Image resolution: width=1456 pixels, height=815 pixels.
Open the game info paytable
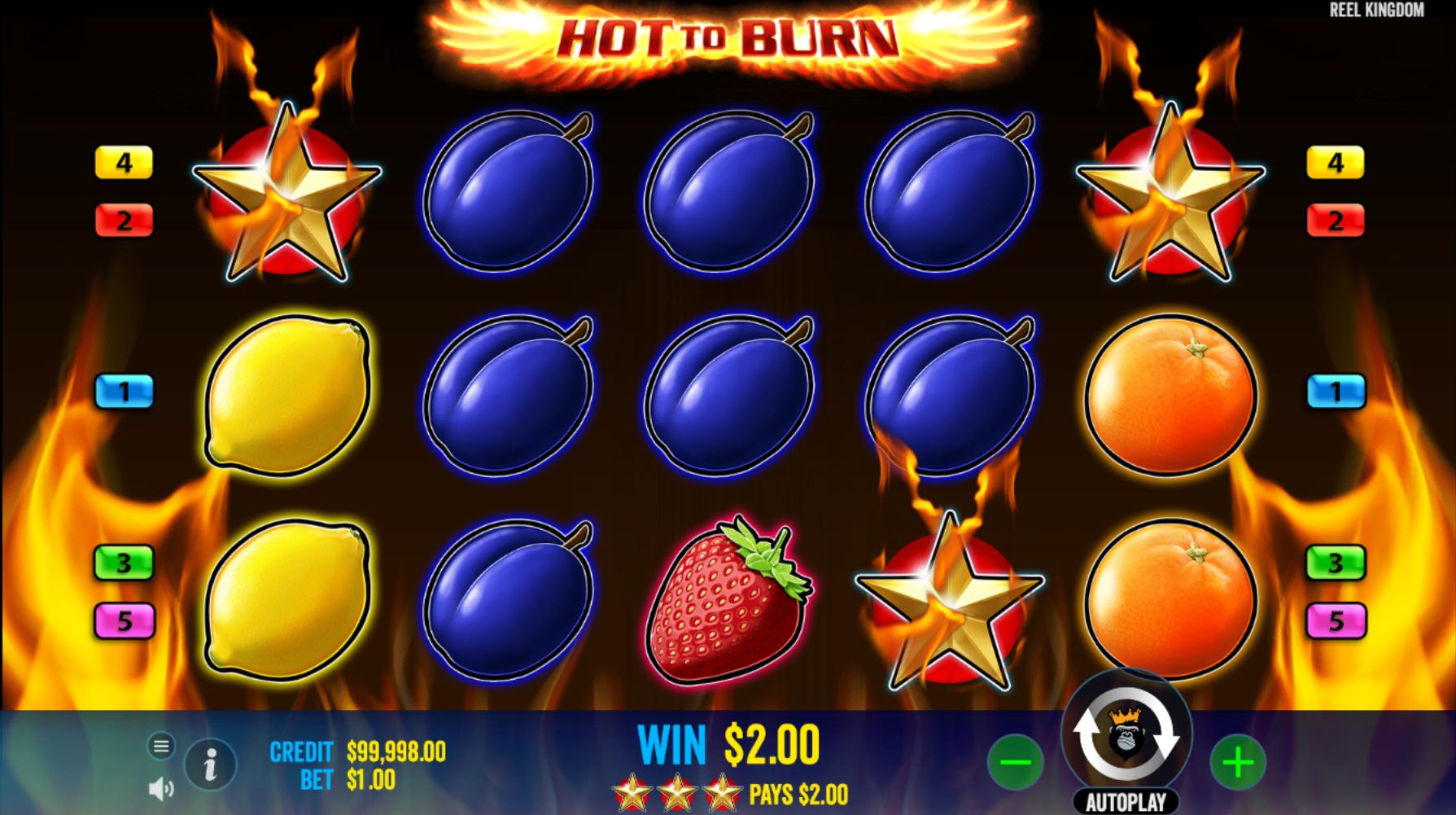tap(210, 764)
